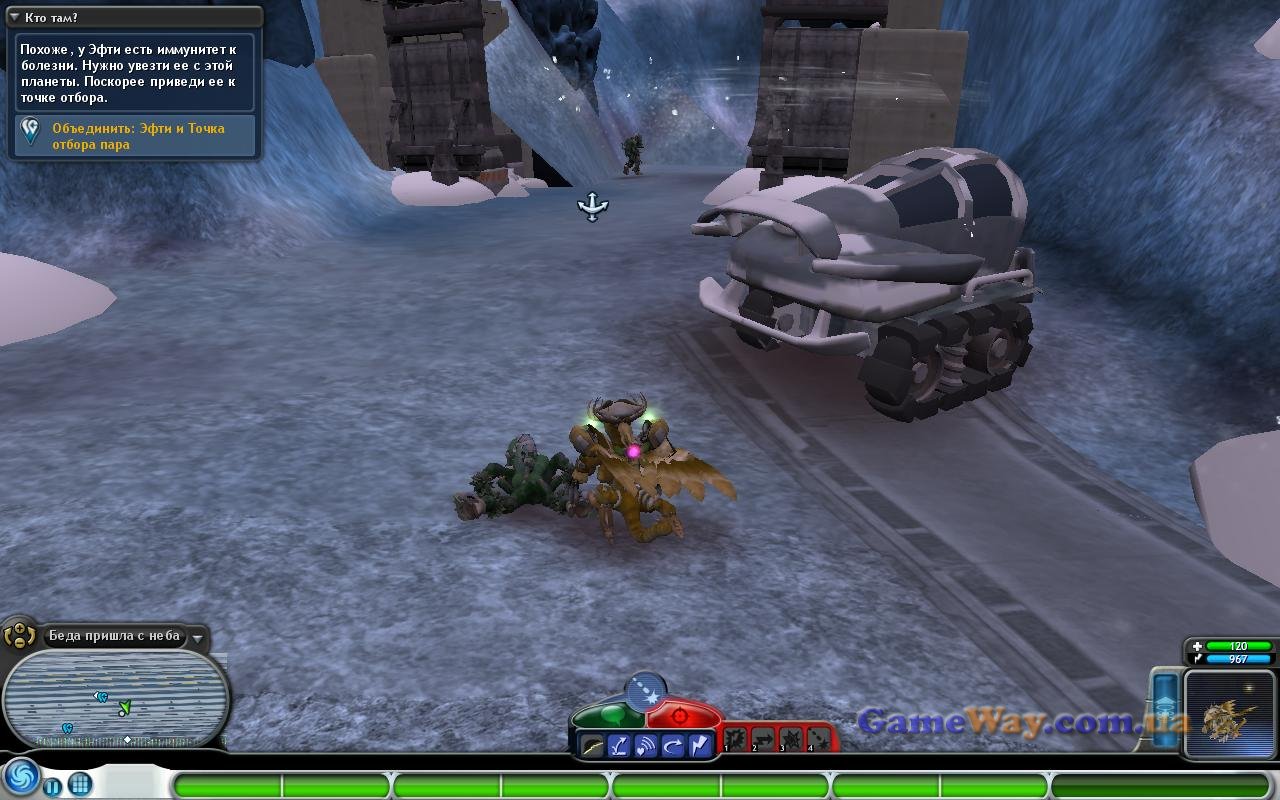Use the charge attack in slot 2
This screenshot has width=1280, height=800.
pyautogui.click(x=763, y=739)
